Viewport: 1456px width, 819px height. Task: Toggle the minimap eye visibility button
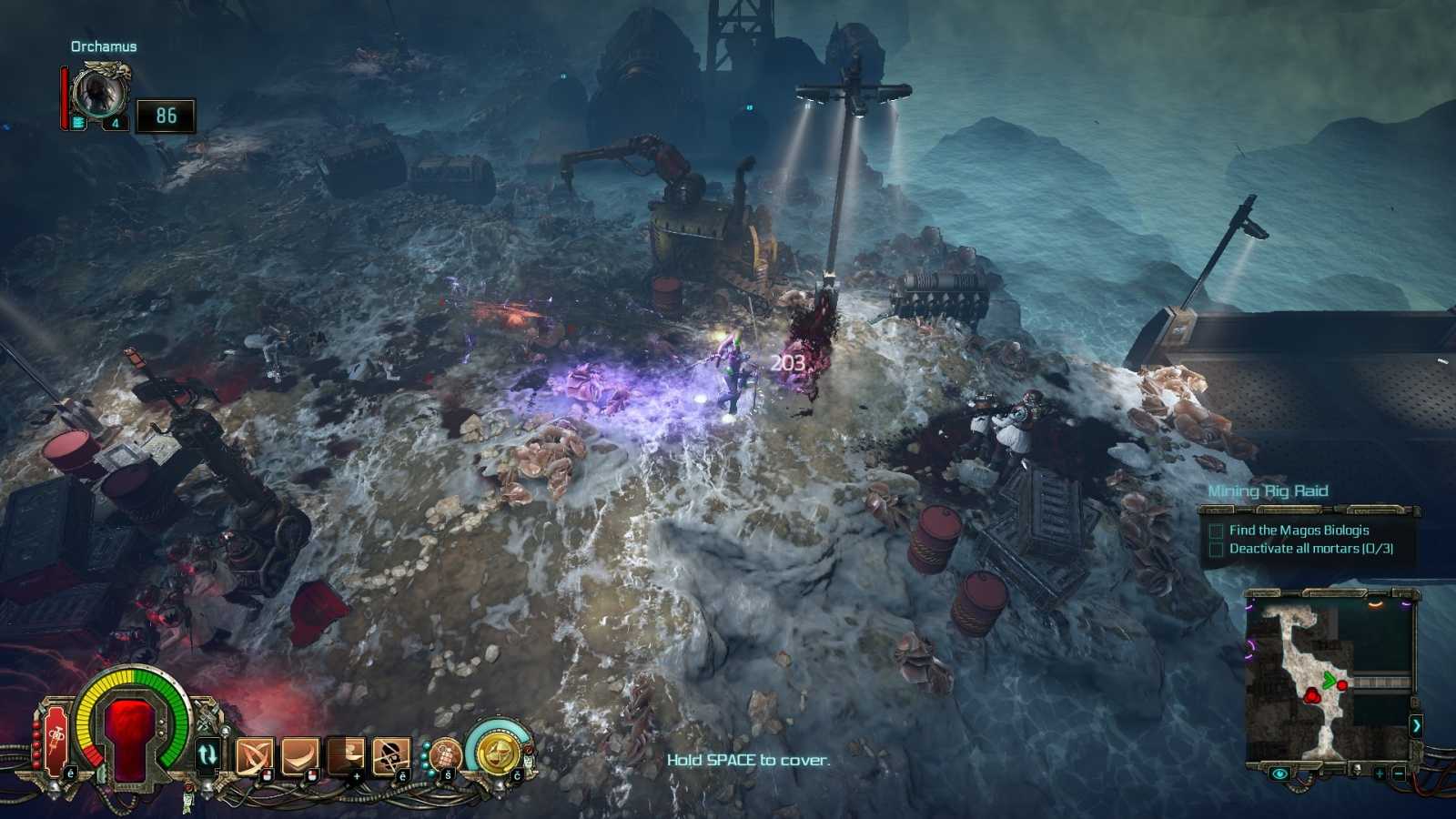[x=1279, y=773]
